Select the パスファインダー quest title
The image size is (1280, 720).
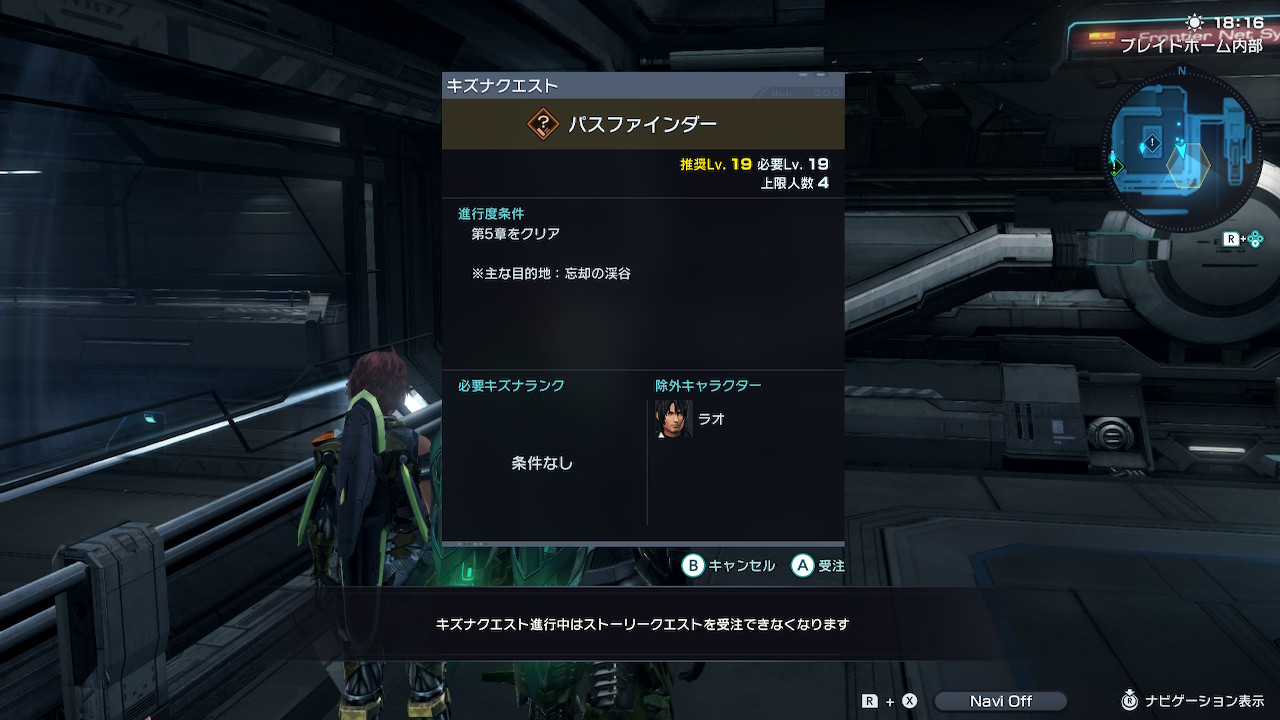click(x=643, y=124)
